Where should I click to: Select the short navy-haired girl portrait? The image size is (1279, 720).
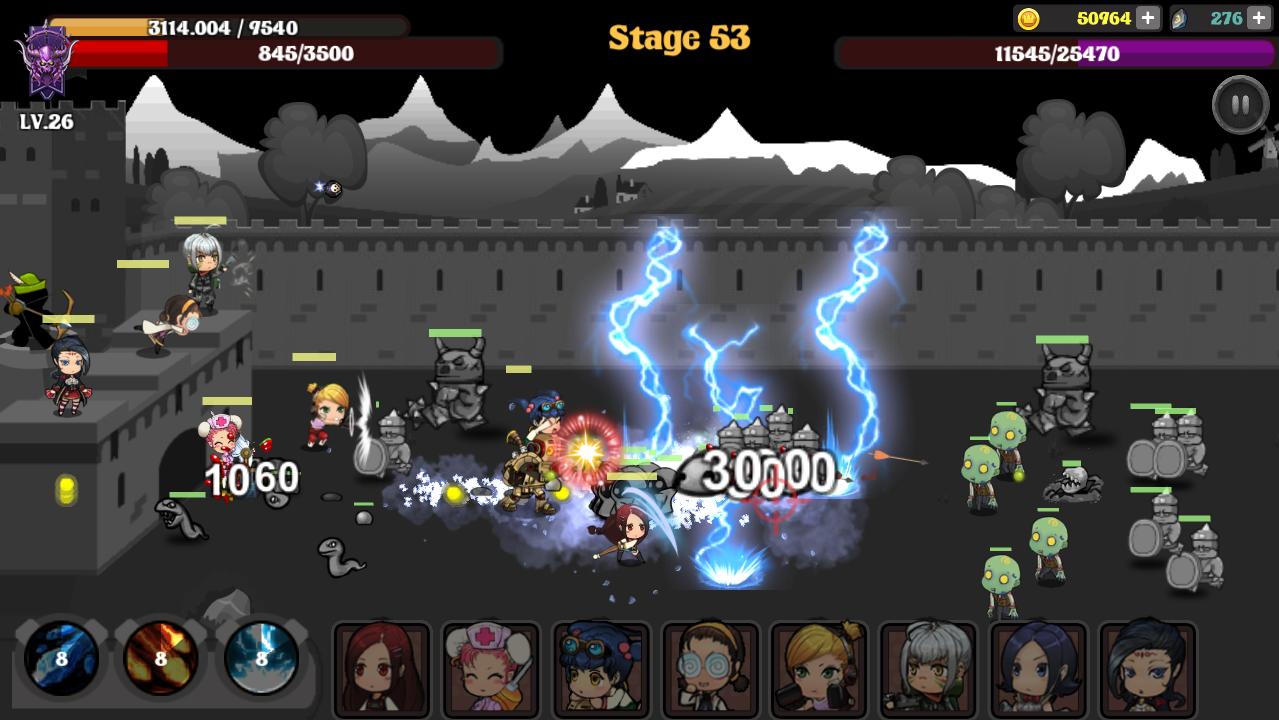tap(1038, 668)
